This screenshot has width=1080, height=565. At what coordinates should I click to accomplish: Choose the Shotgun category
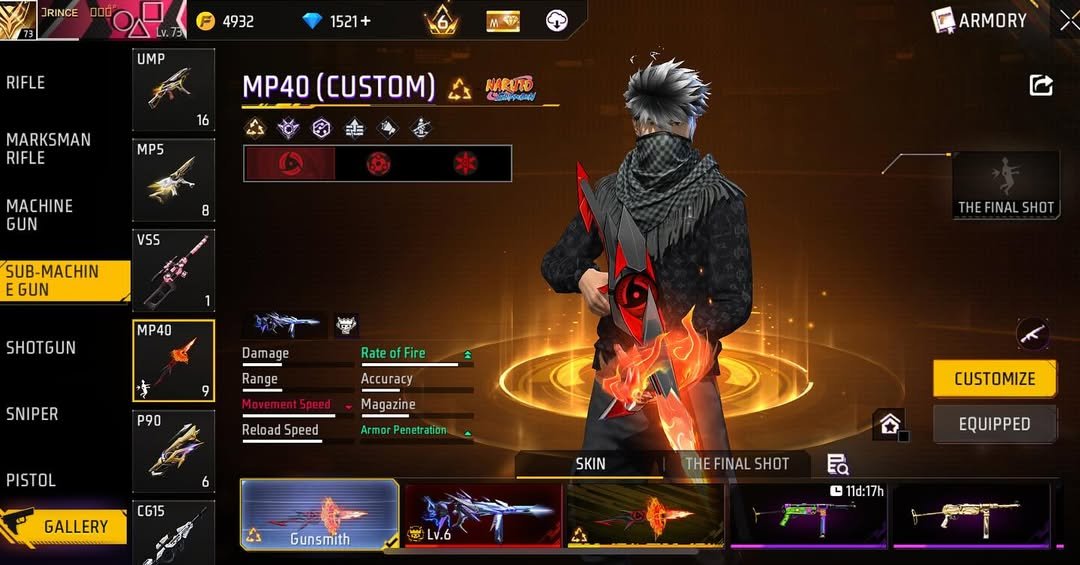click(x=41, y=348)
